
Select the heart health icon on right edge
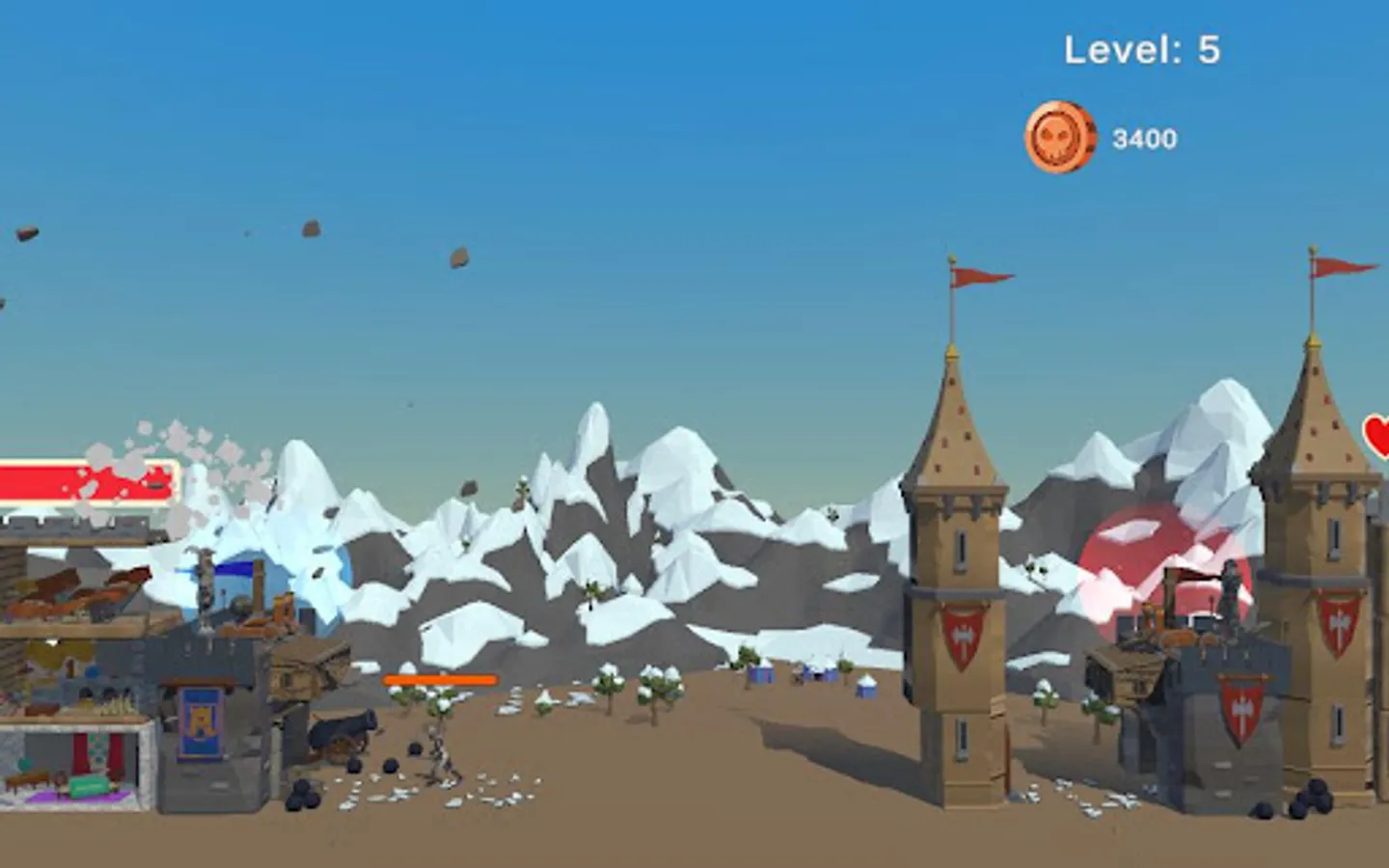[1377, 437]
